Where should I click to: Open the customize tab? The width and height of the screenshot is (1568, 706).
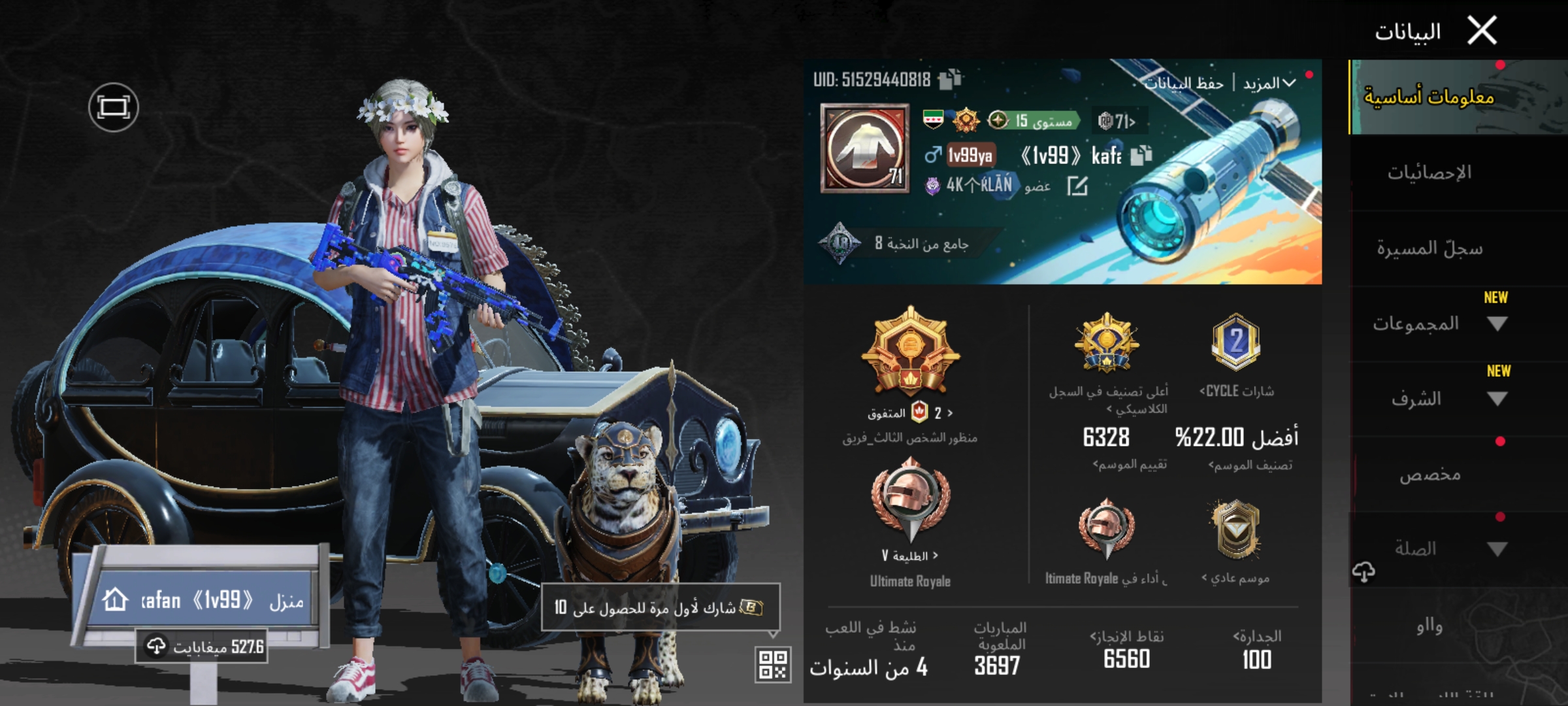(1429, 474)
